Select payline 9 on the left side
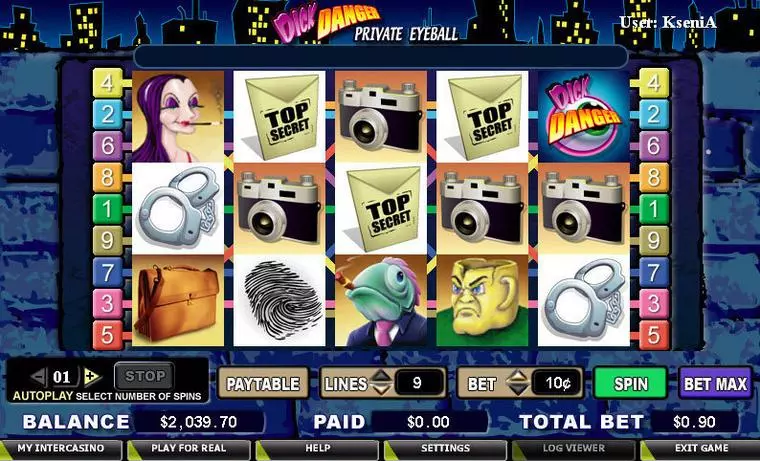The width and height of the screenshot is (760, 461). [x=107, y=240]
